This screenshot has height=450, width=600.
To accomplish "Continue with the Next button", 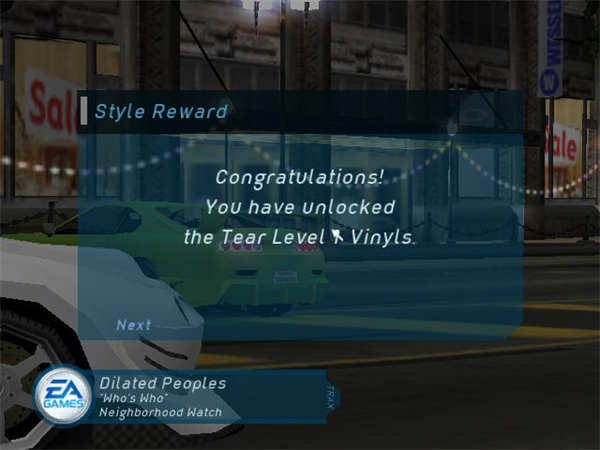I will (133, 325).
